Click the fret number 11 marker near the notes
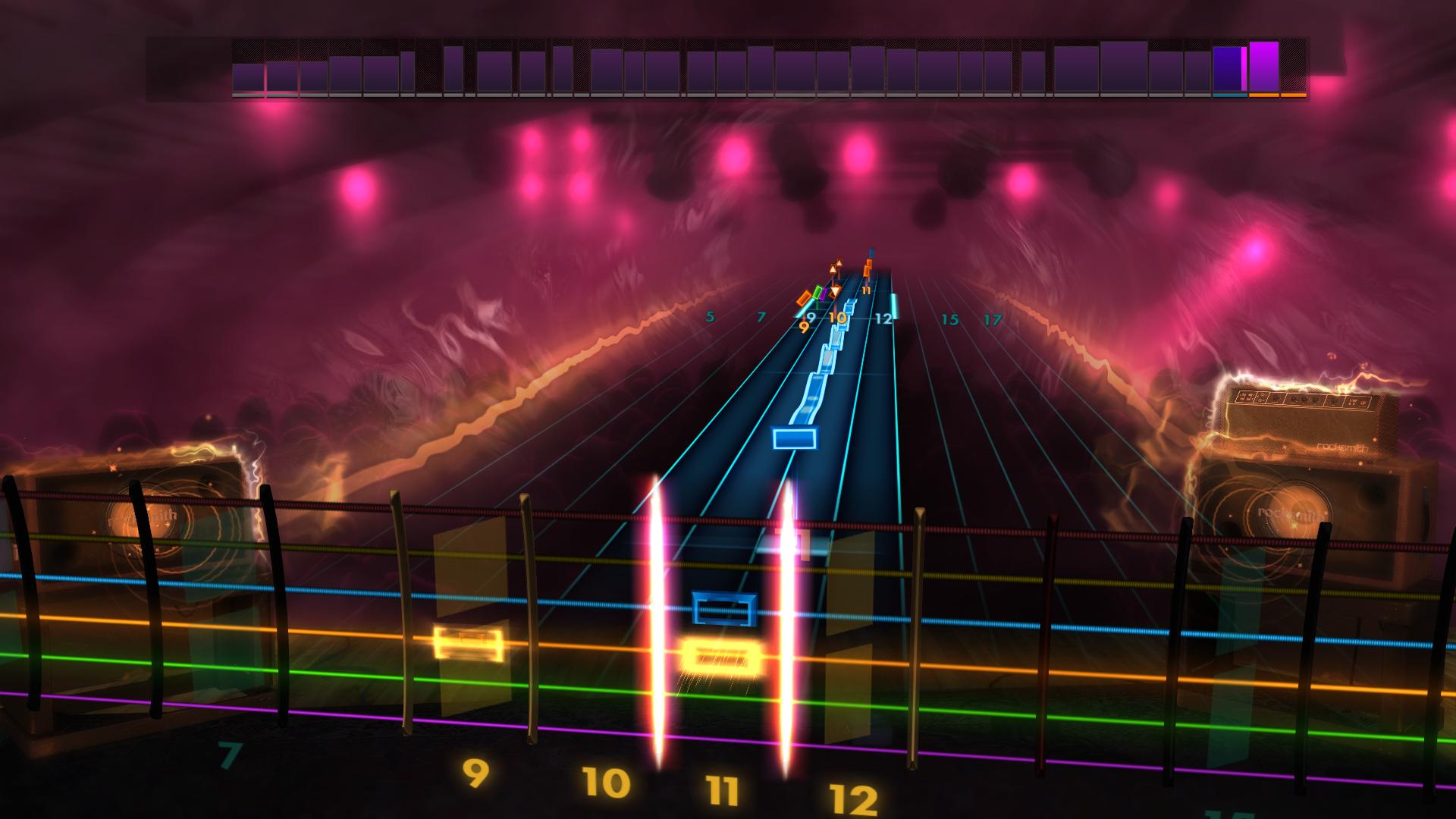This screenshot has width=1456, height=819. click(x=866, y=290)
